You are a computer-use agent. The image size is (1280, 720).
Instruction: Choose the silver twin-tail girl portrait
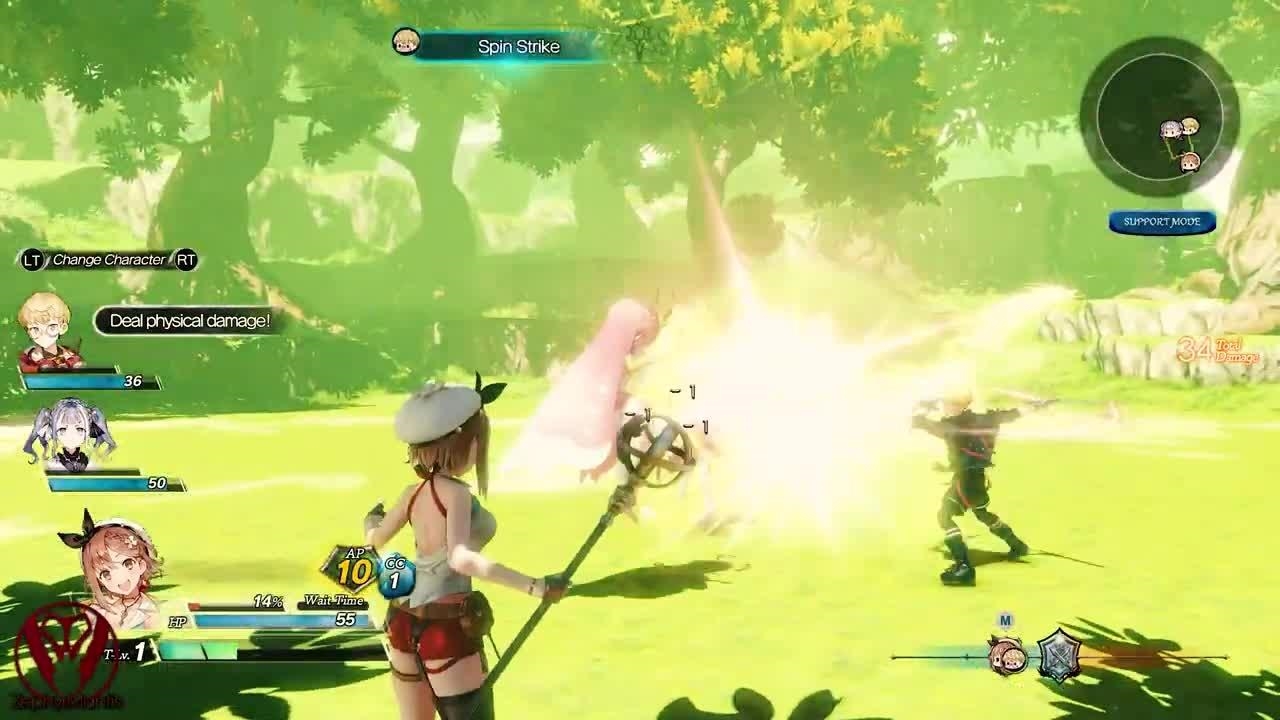pos(71,436)
